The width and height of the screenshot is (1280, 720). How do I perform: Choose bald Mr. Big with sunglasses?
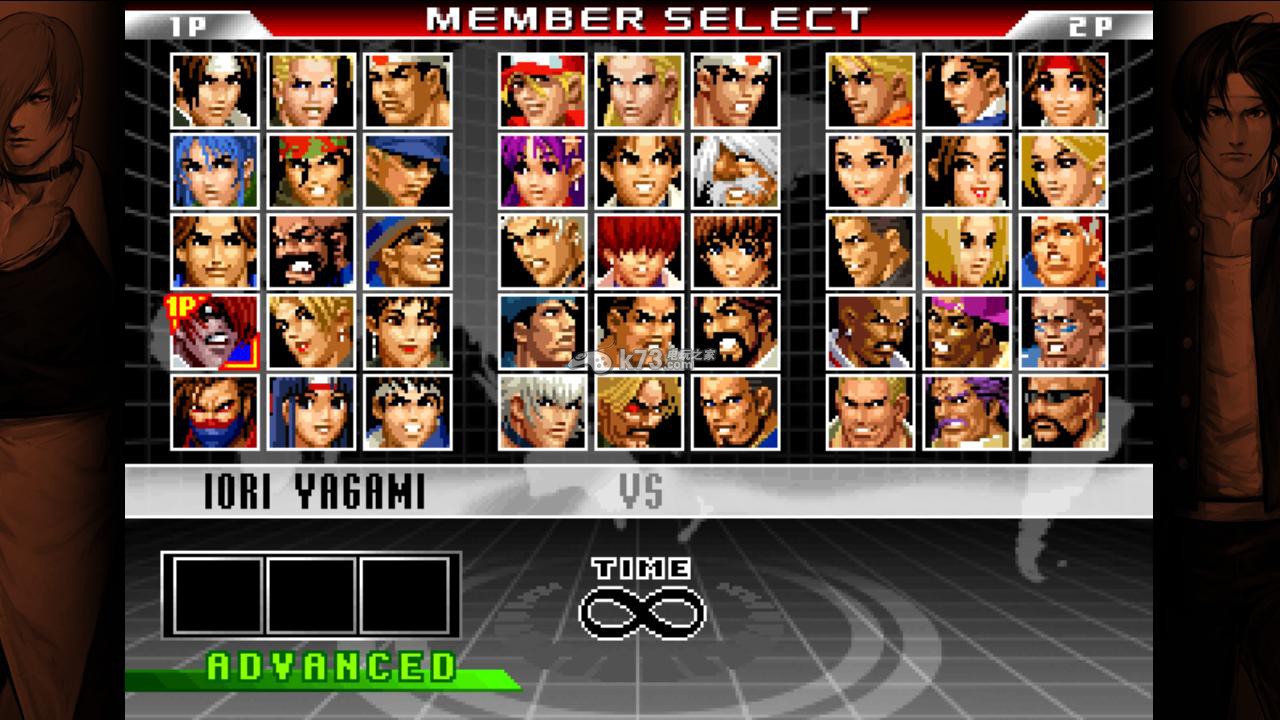pyautogui.click(x=1063, y=412)
